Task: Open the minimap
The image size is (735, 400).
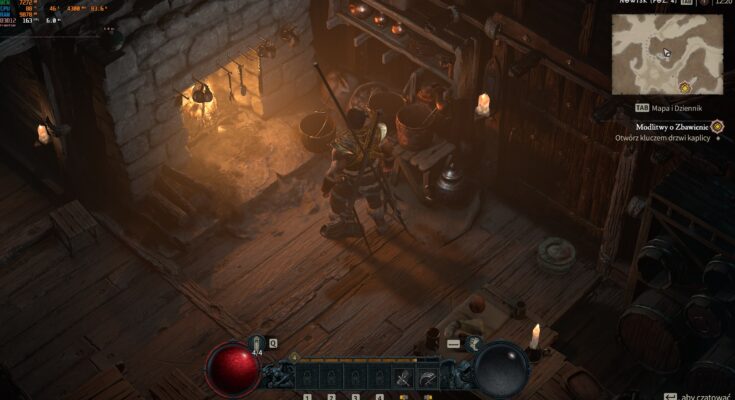Action: 666,53
